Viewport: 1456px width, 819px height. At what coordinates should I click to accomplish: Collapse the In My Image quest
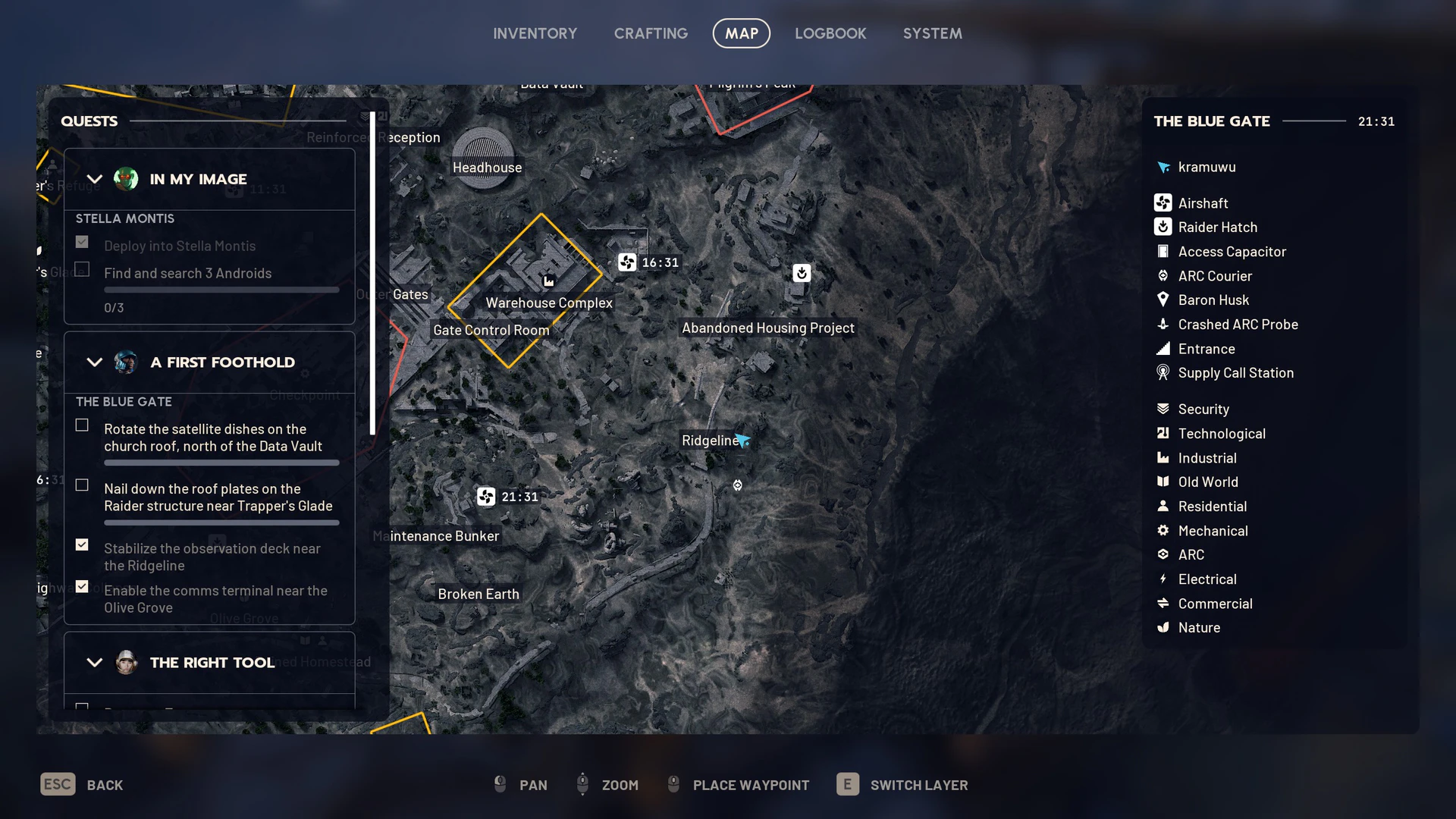click(x=94, y=180)
